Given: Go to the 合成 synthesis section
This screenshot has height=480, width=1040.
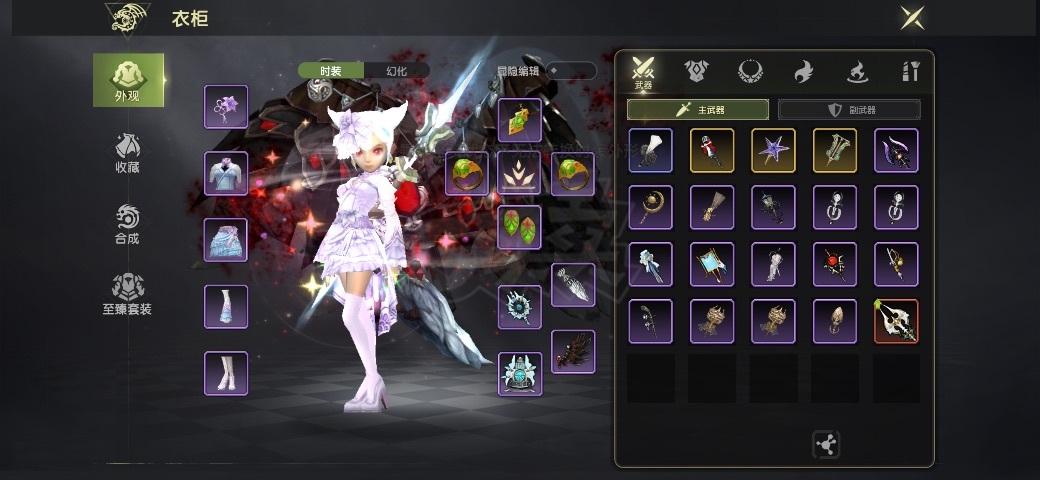Looking at the screenshot, I should coord(127,225).
